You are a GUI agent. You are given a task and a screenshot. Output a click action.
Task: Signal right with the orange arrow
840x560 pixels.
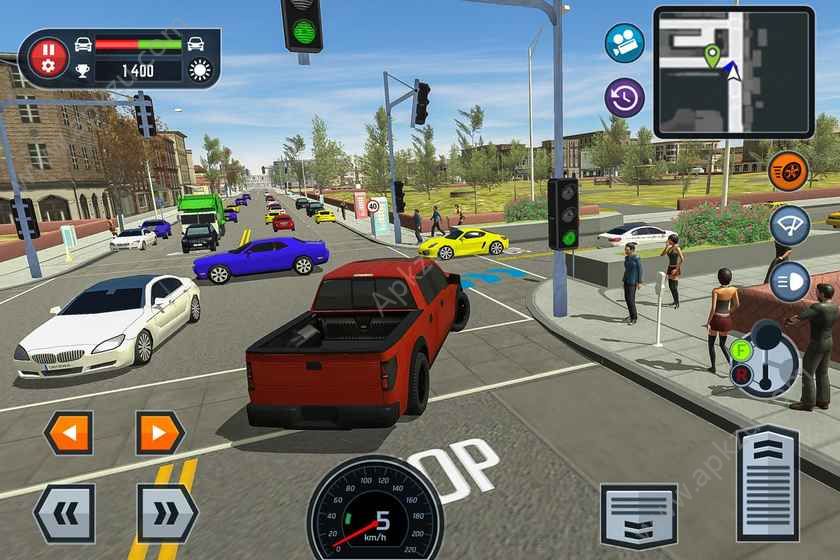[x=160, y=433]
